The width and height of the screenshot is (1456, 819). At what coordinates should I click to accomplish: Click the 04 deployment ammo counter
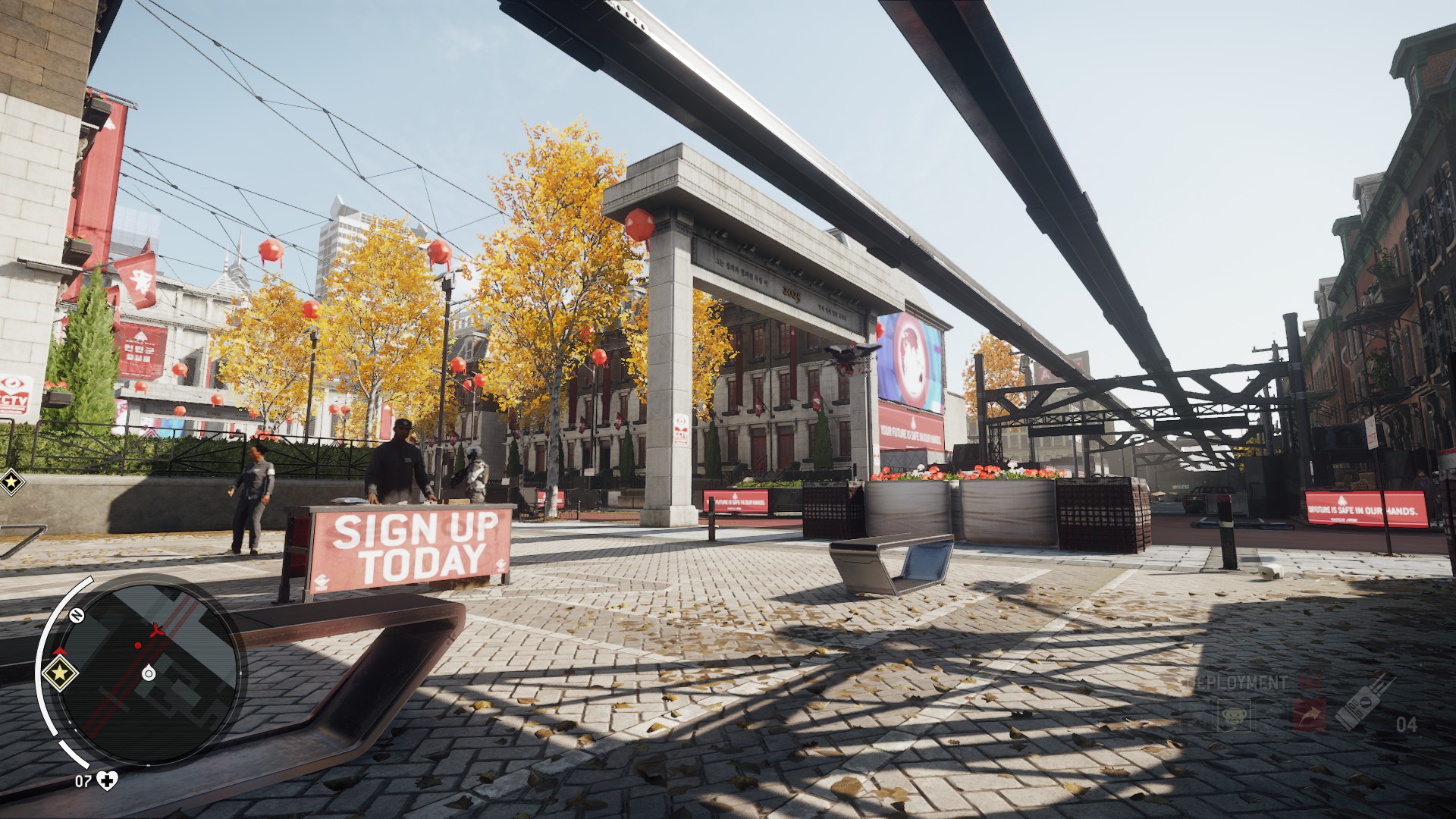1406,724
